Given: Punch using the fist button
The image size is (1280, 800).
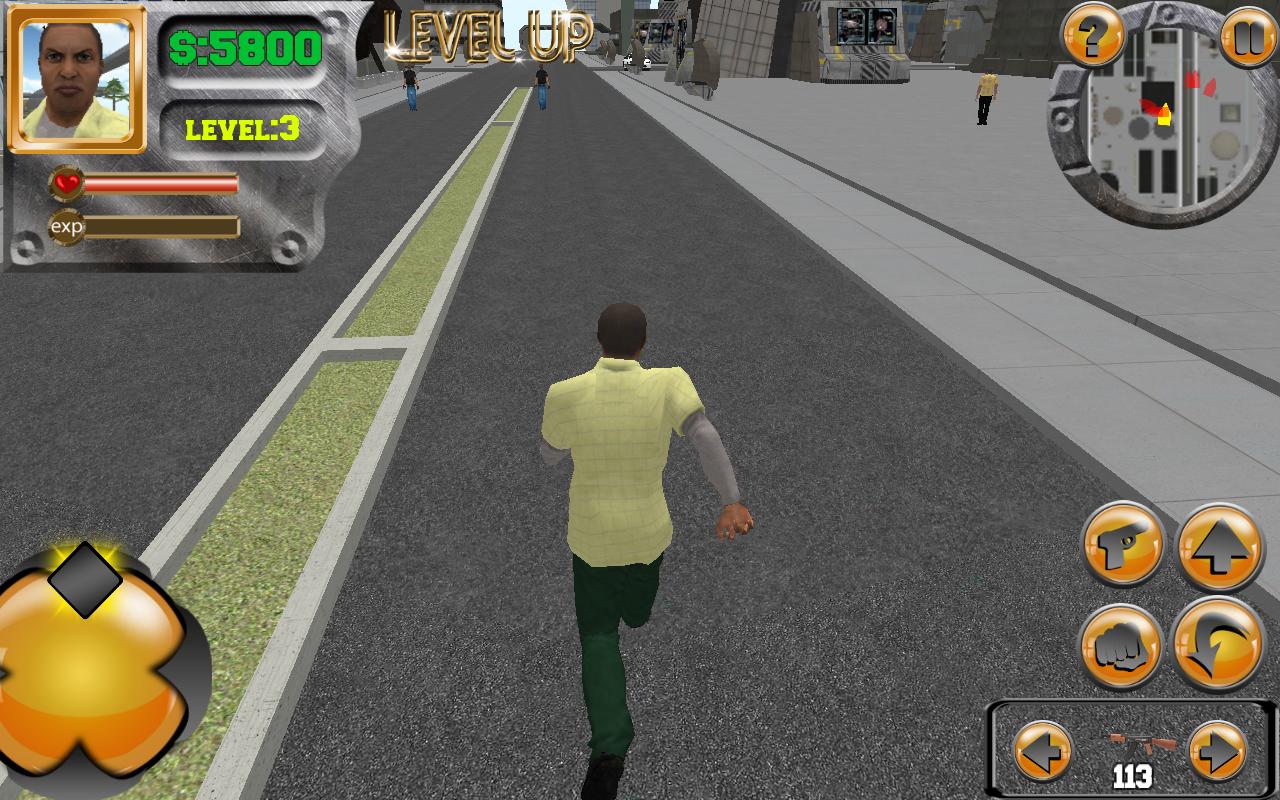Looking at the screenshot, I should pos(1121,647).
